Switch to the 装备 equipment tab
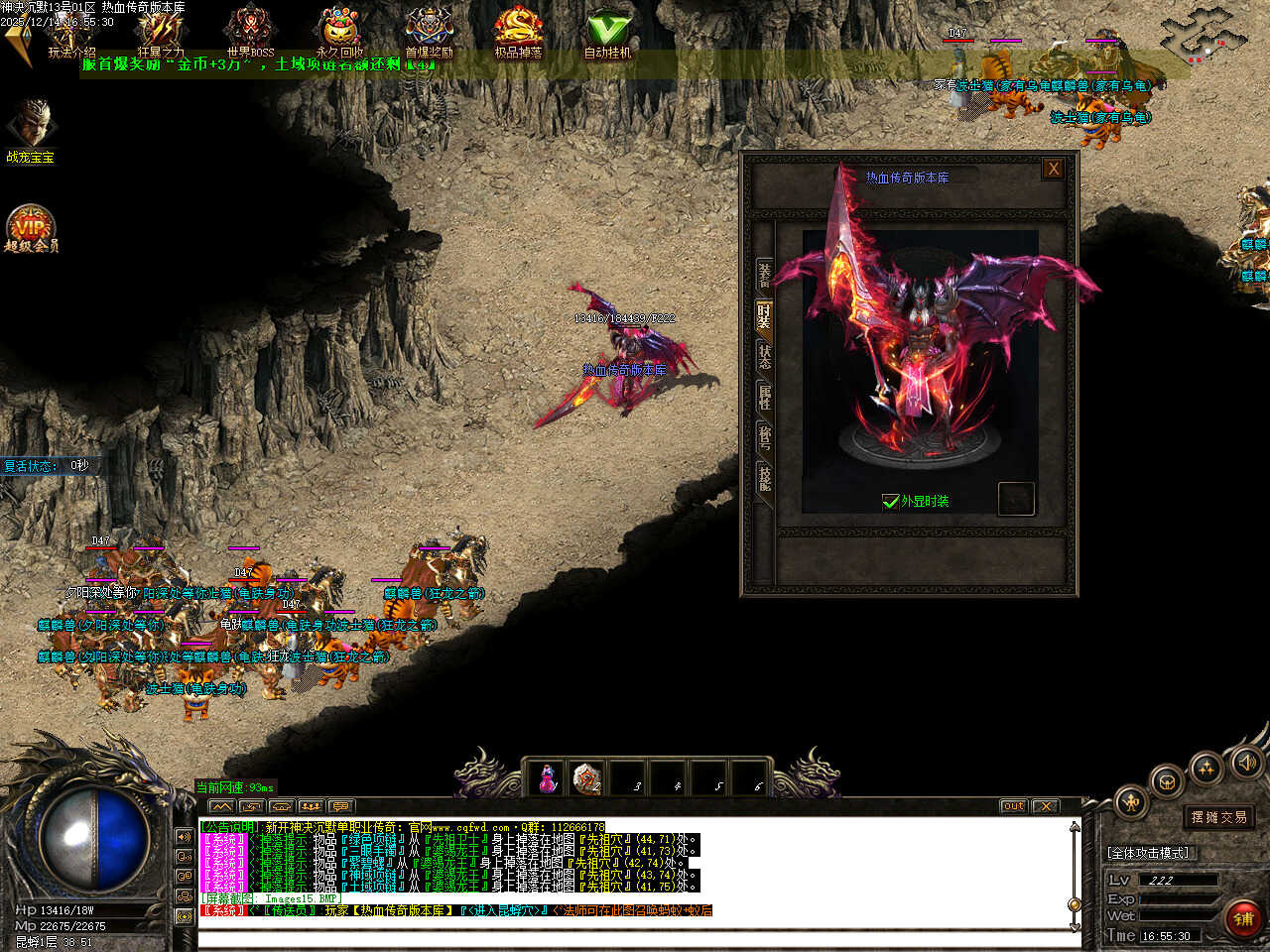Screen dimensions: 1270x952 click(x=764, y=273)
